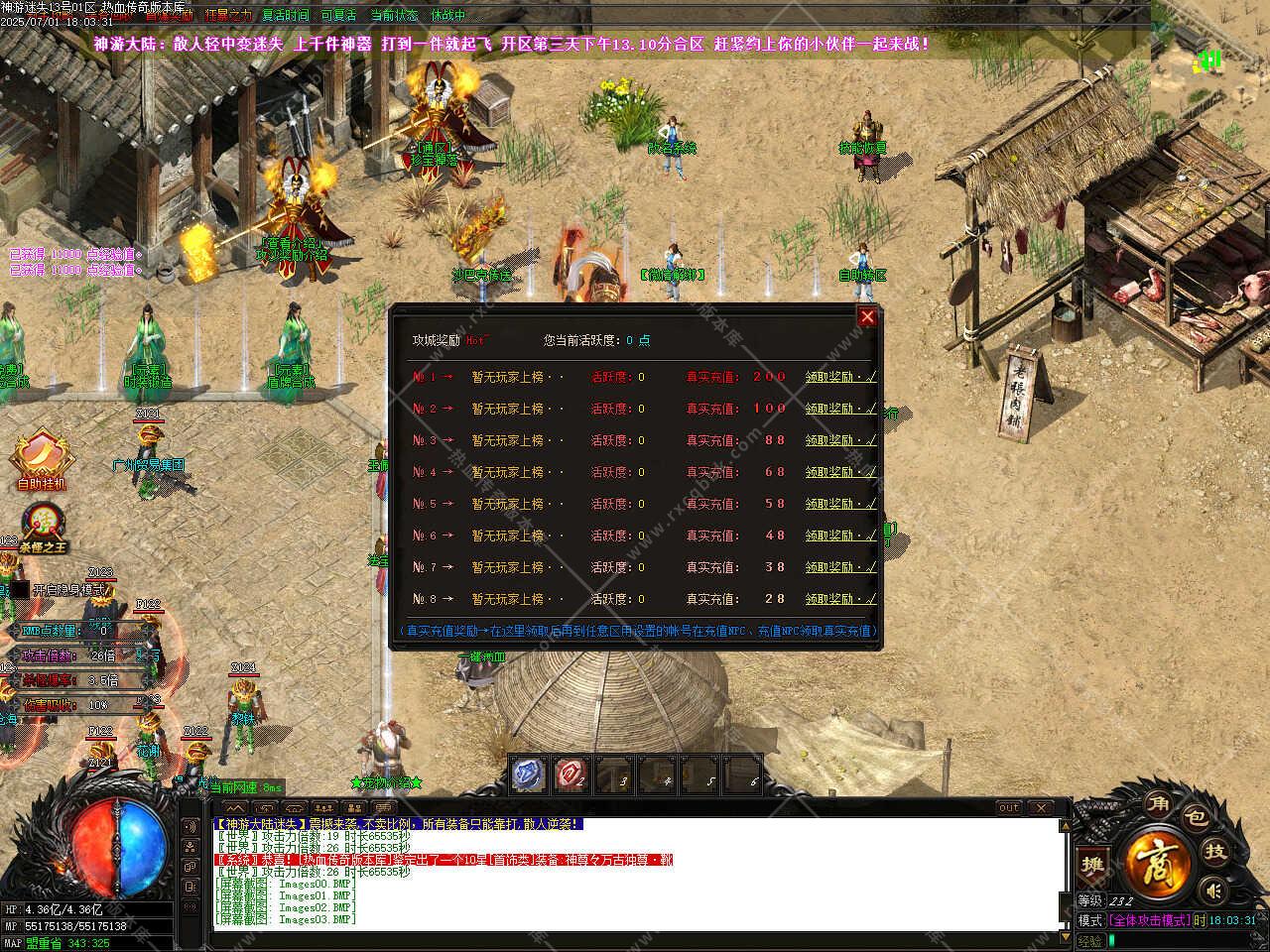The height and width of the screenshot is (952, 1270).
Task: Claim the No.2 rank 领取奖励 link
Action: (840, 409)
